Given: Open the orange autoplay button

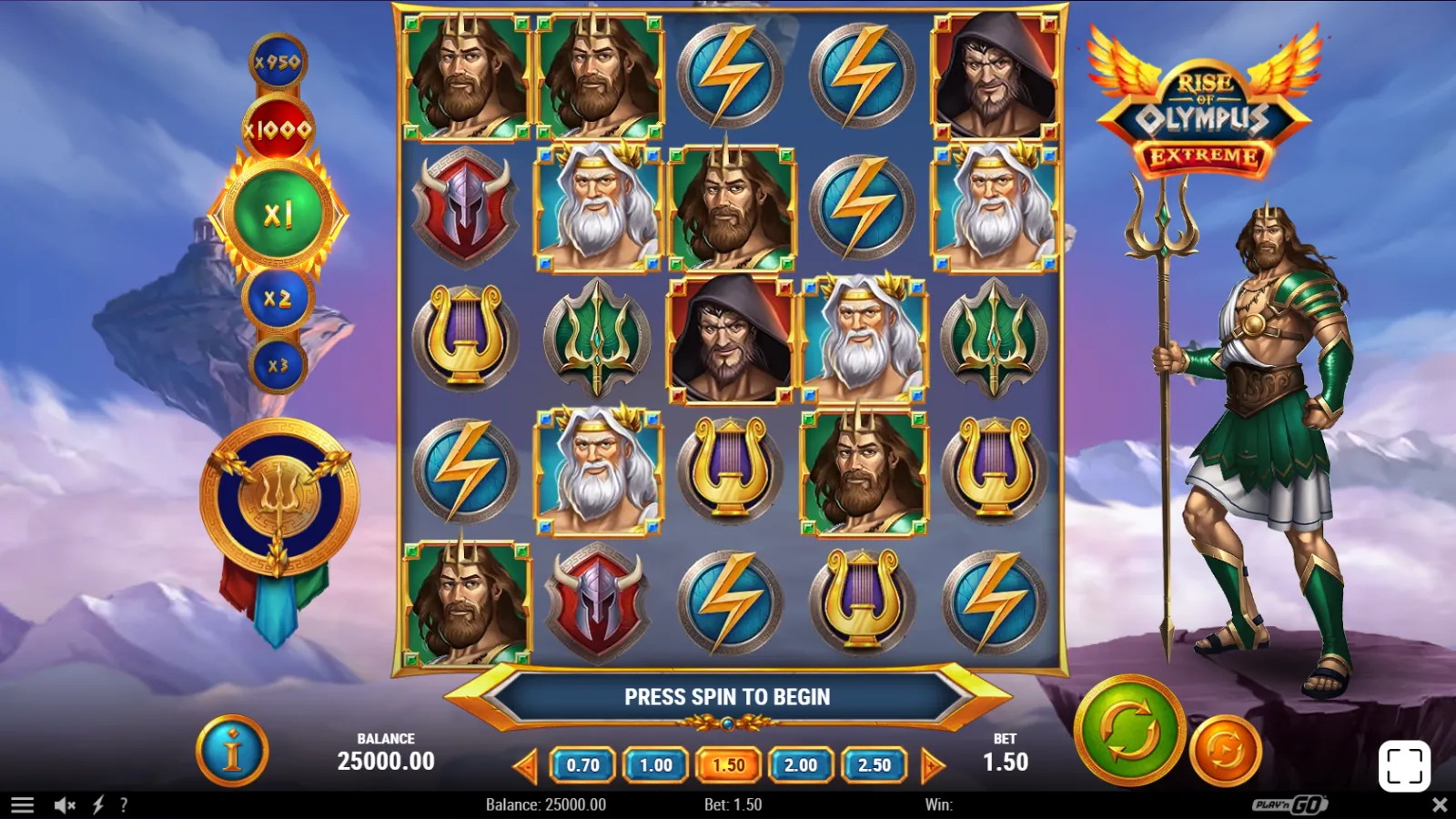Looking at the screenshot, I should tap(1225, 751).
